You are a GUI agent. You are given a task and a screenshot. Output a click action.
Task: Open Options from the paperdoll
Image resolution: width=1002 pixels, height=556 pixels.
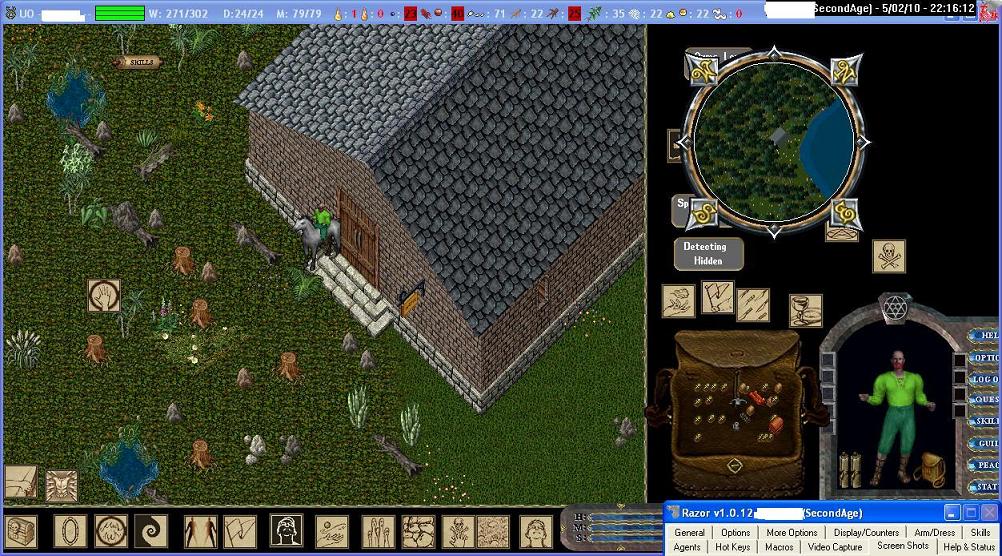(x=986, y=358)
